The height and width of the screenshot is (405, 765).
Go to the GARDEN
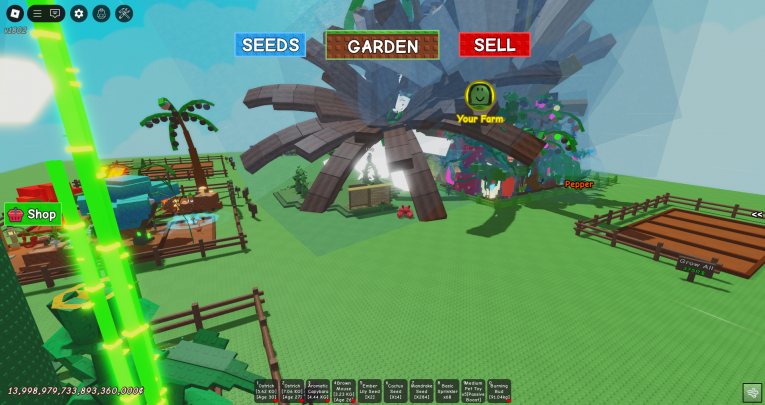(382, 46)
